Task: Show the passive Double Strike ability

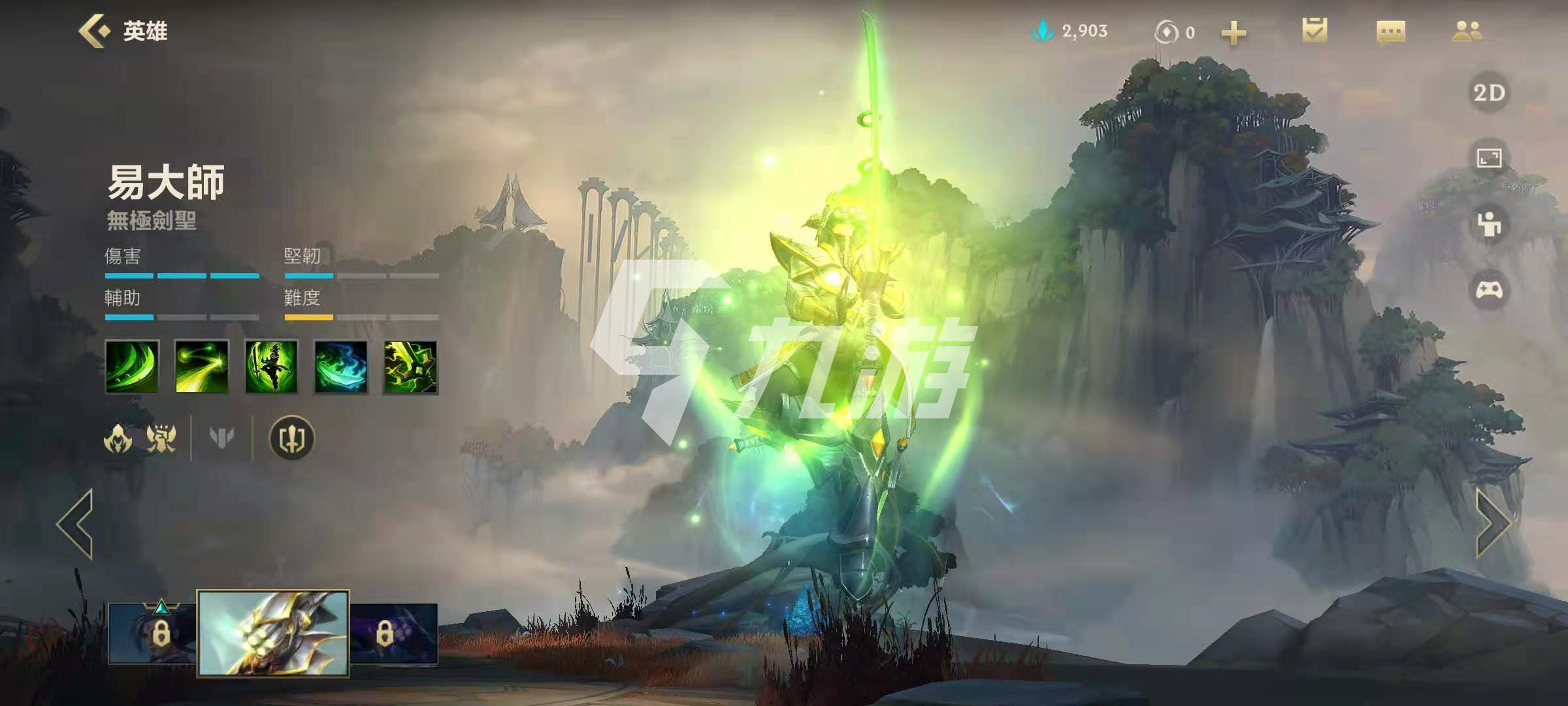Action: coord(132,367)
